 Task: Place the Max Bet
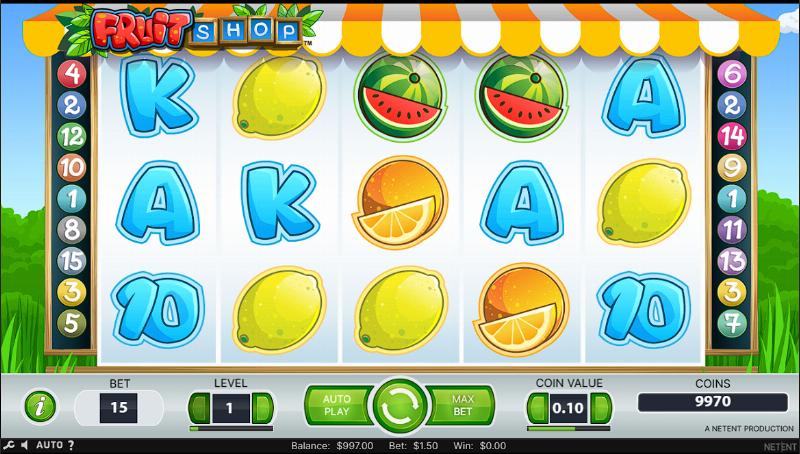462,405
